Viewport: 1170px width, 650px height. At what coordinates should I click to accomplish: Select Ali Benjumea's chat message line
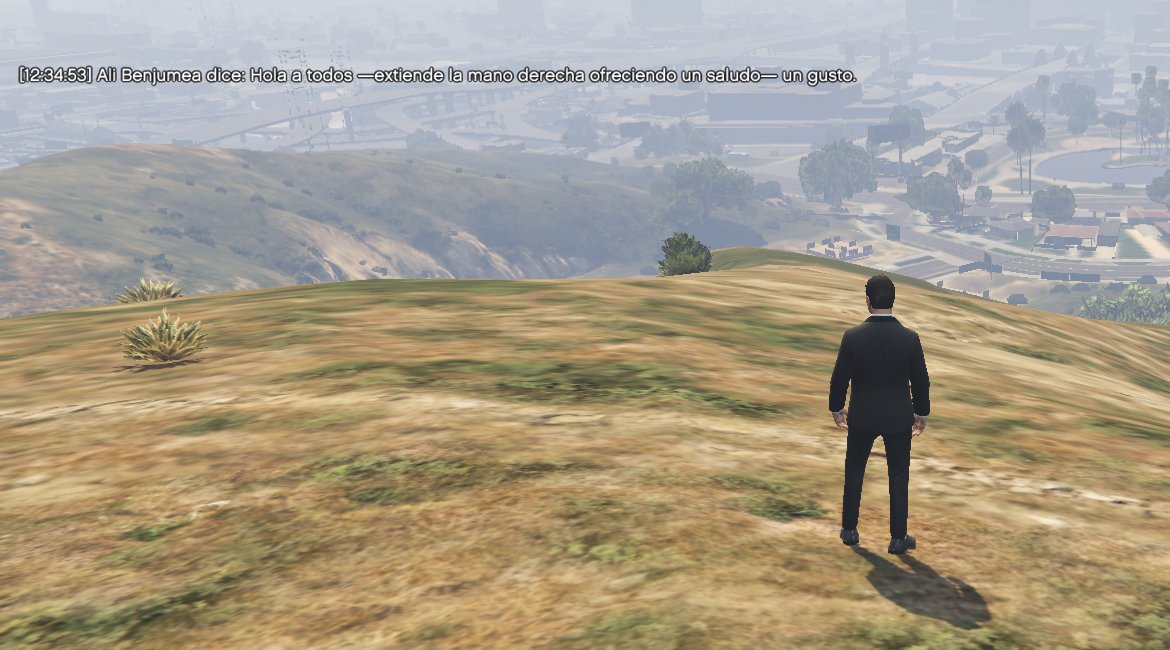pyautogui.click(x=437, y=76)
